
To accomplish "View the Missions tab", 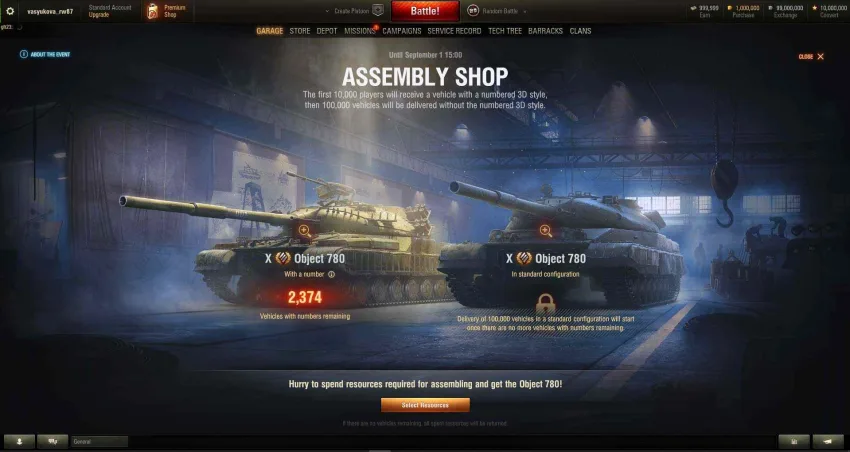I will click(359, 31).
